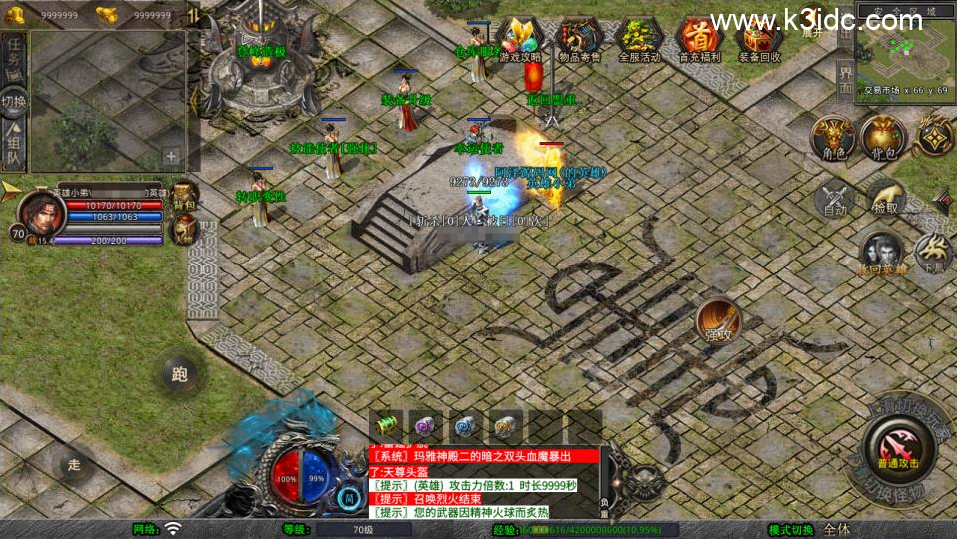This screenshot has width=957, height=539.
Task: Open the 装备回收 equipment recycle icon
Action: click(x=759, y=40)
